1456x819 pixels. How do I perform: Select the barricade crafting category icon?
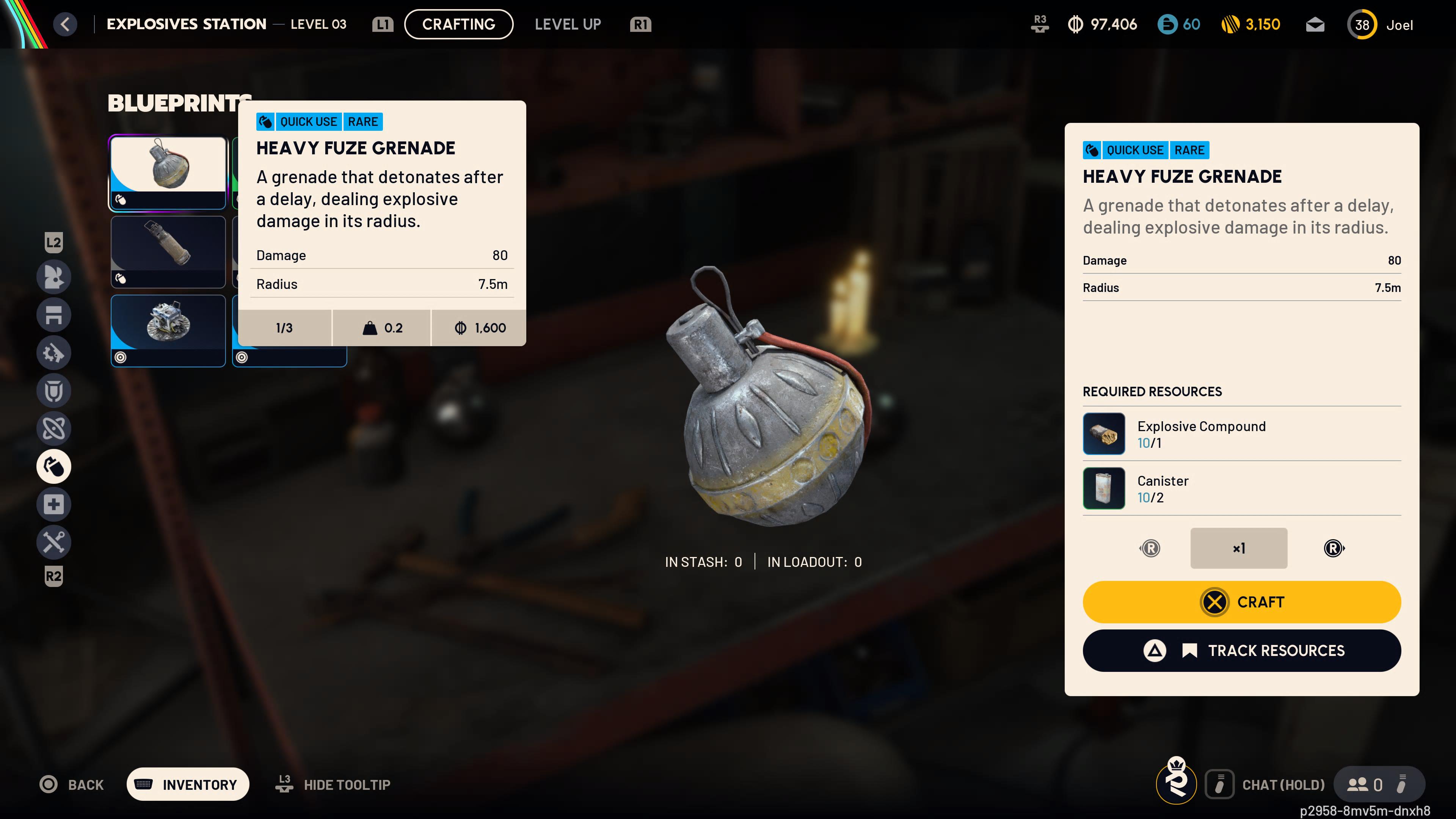pyautogui.click(x=54, y=315)
